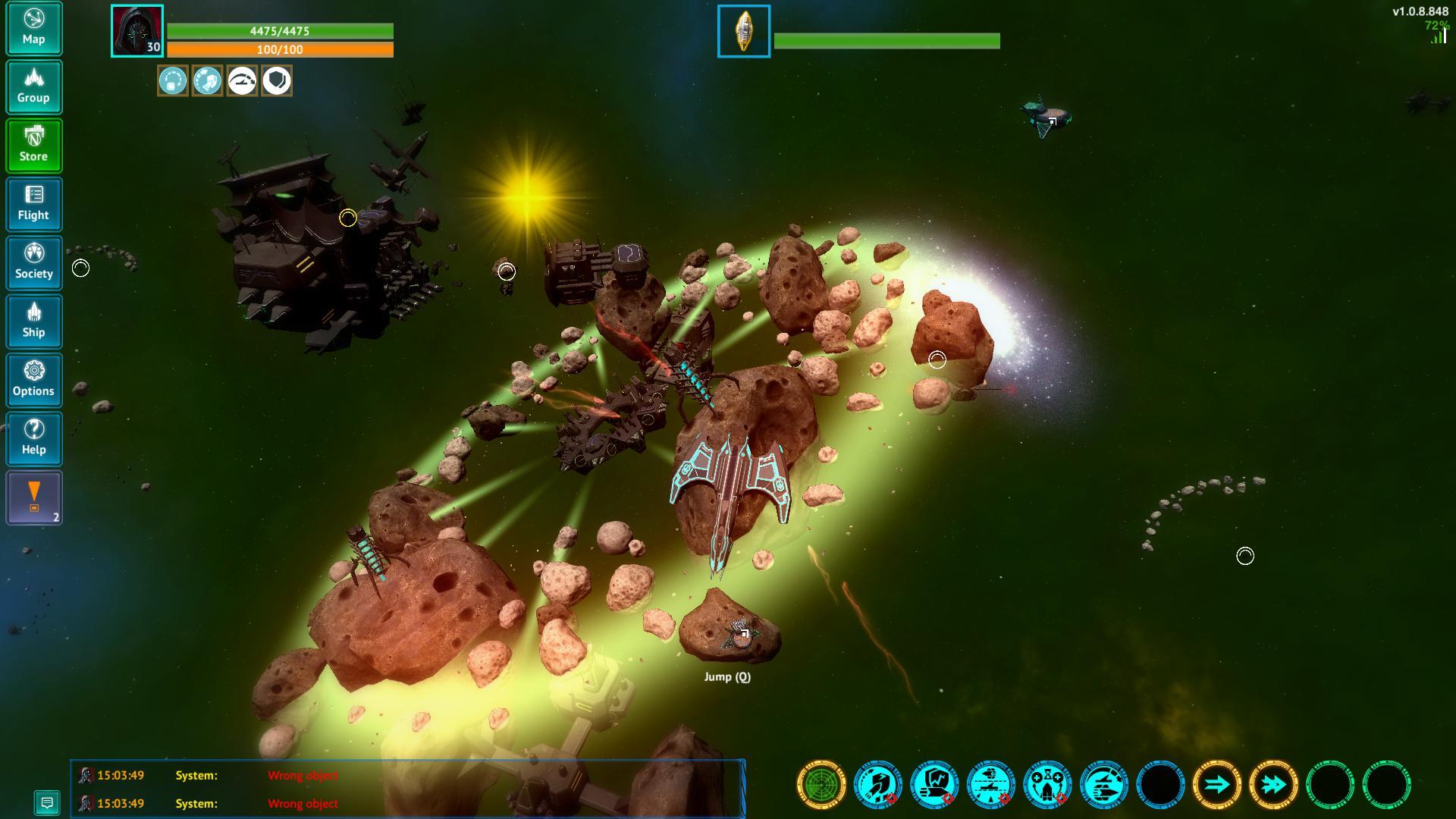Toggle the circular rotation buff icon
This screenshot has width=1456, height=819.
[x=174, y=80]
